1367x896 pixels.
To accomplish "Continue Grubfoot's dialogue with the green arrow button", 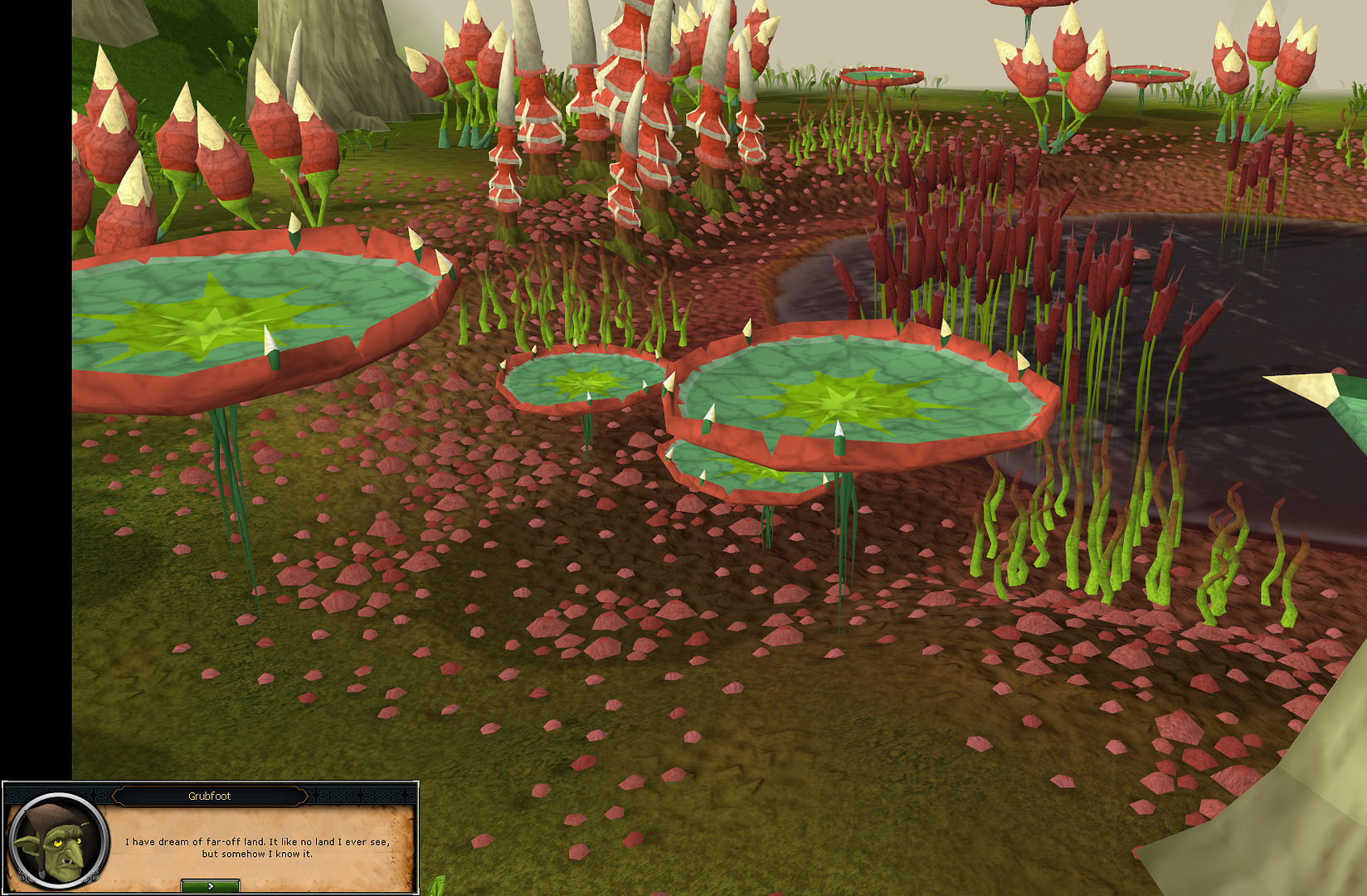I will 210,886.
